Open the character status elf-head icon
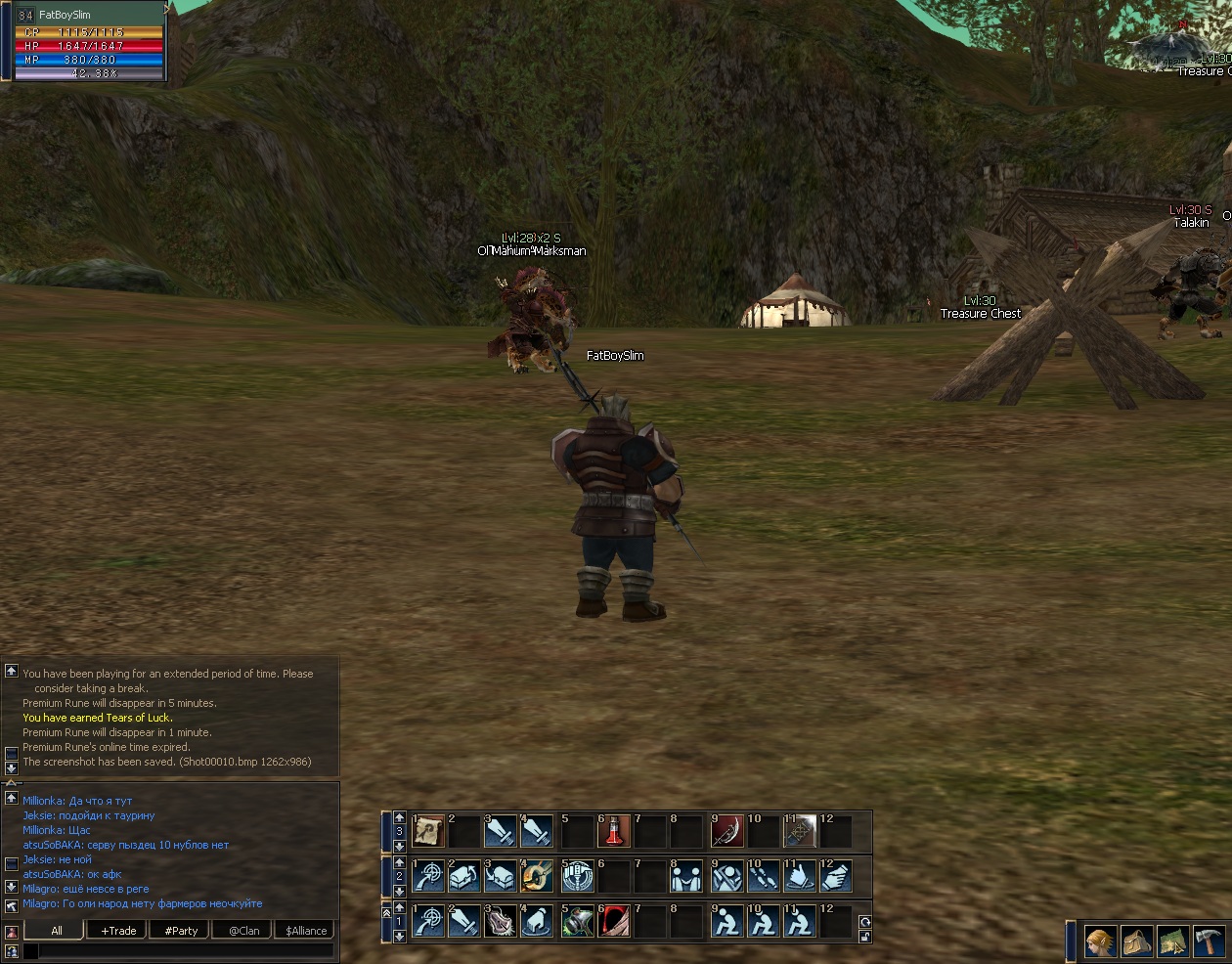This screenshot has height=964, width=1232. pos(1100,942)
